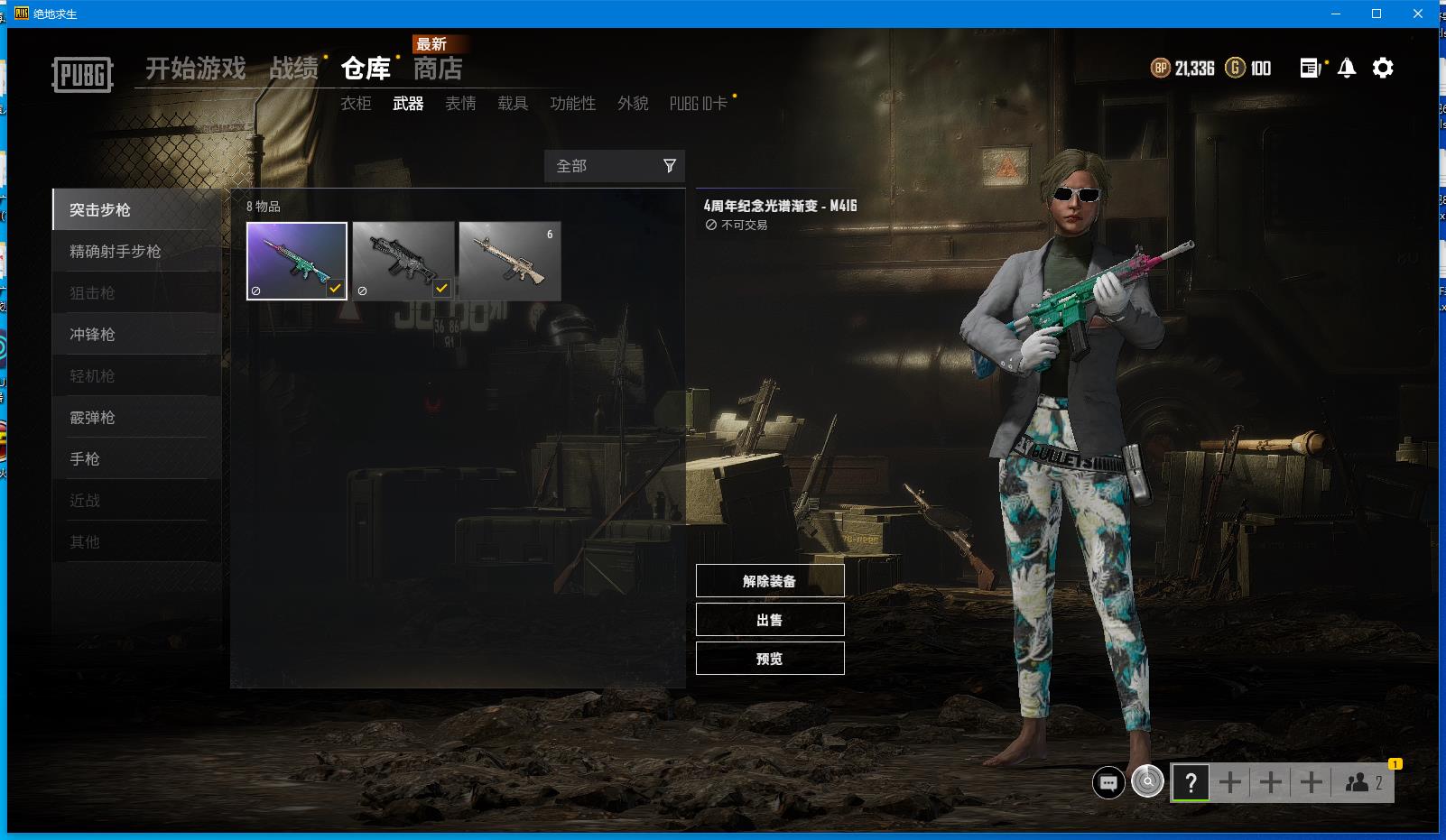Pick the tan rifle skin with count 6
The width and height of the screenshot is (1446, 840).
[510, 261]
